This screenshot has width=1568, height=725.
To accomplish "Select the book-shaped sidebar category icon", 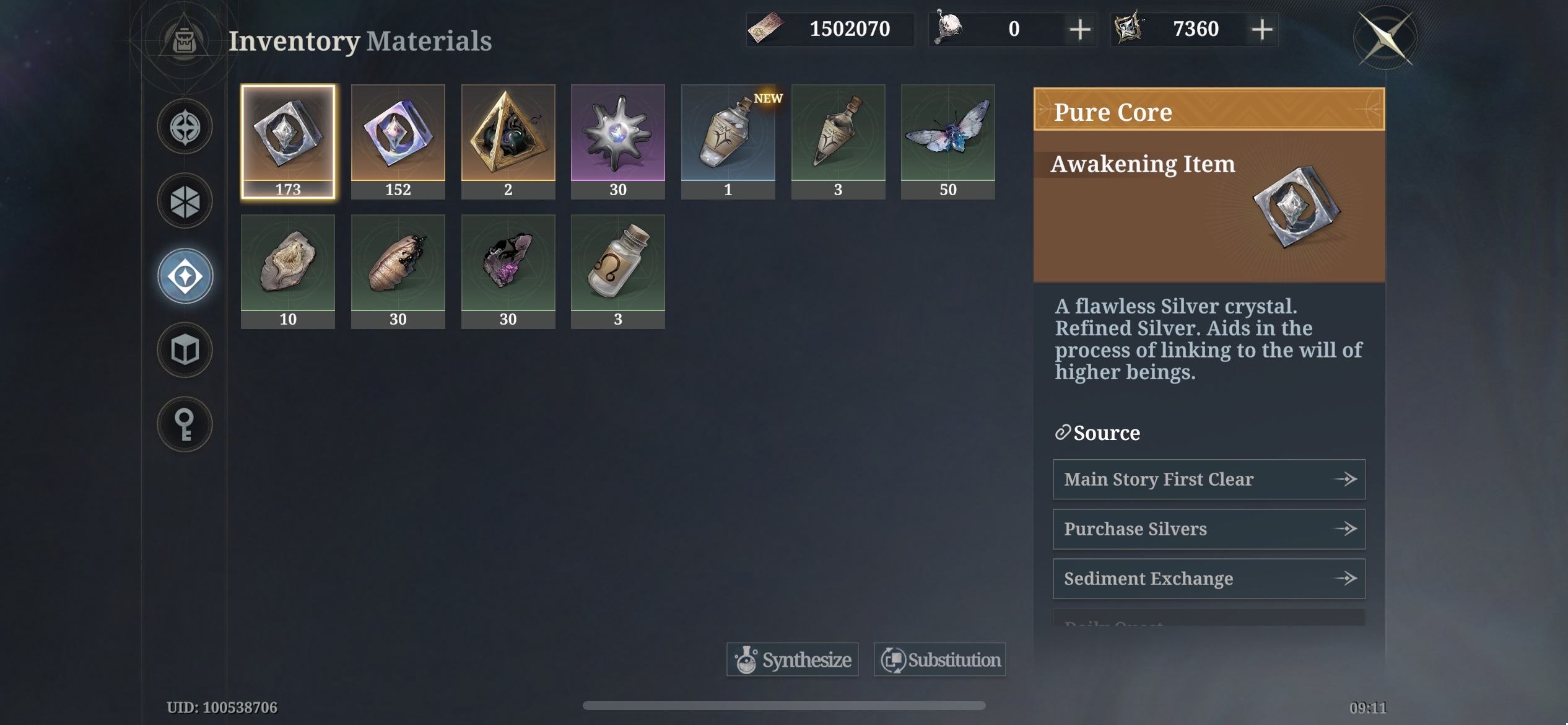I will coord(185,350).
